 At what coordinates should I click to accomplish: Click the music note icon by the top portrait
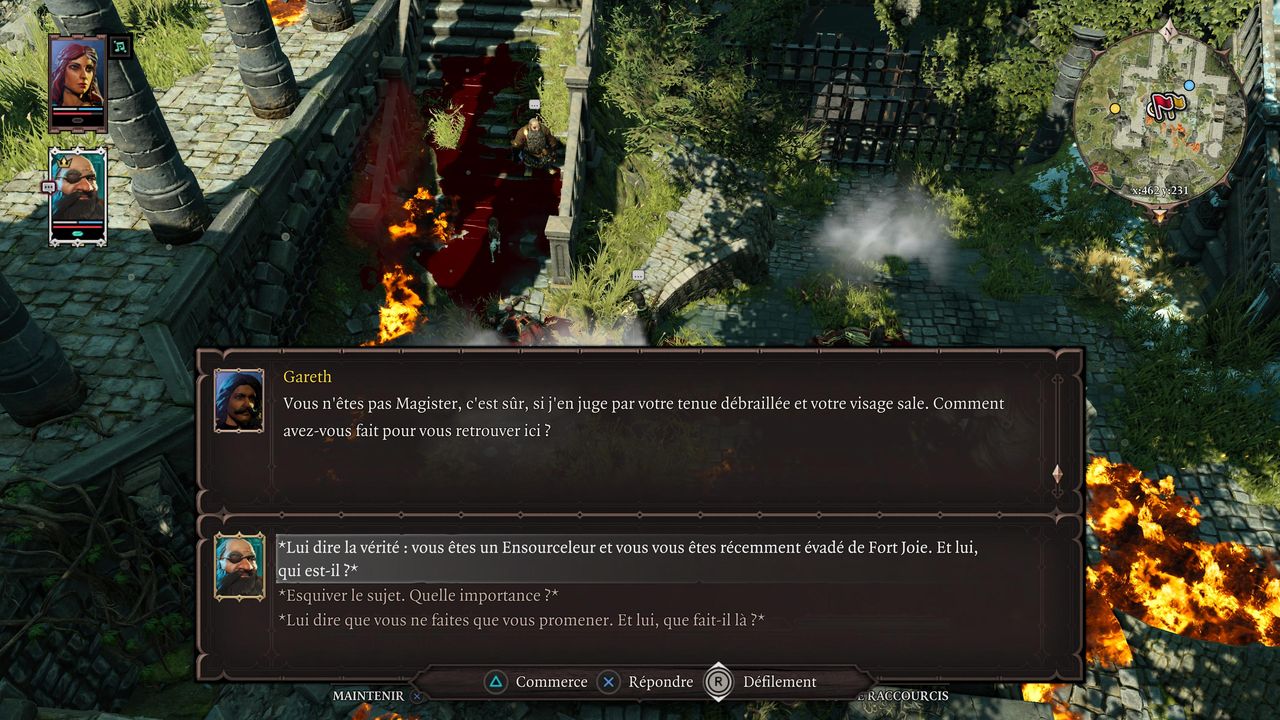[120, 46]
